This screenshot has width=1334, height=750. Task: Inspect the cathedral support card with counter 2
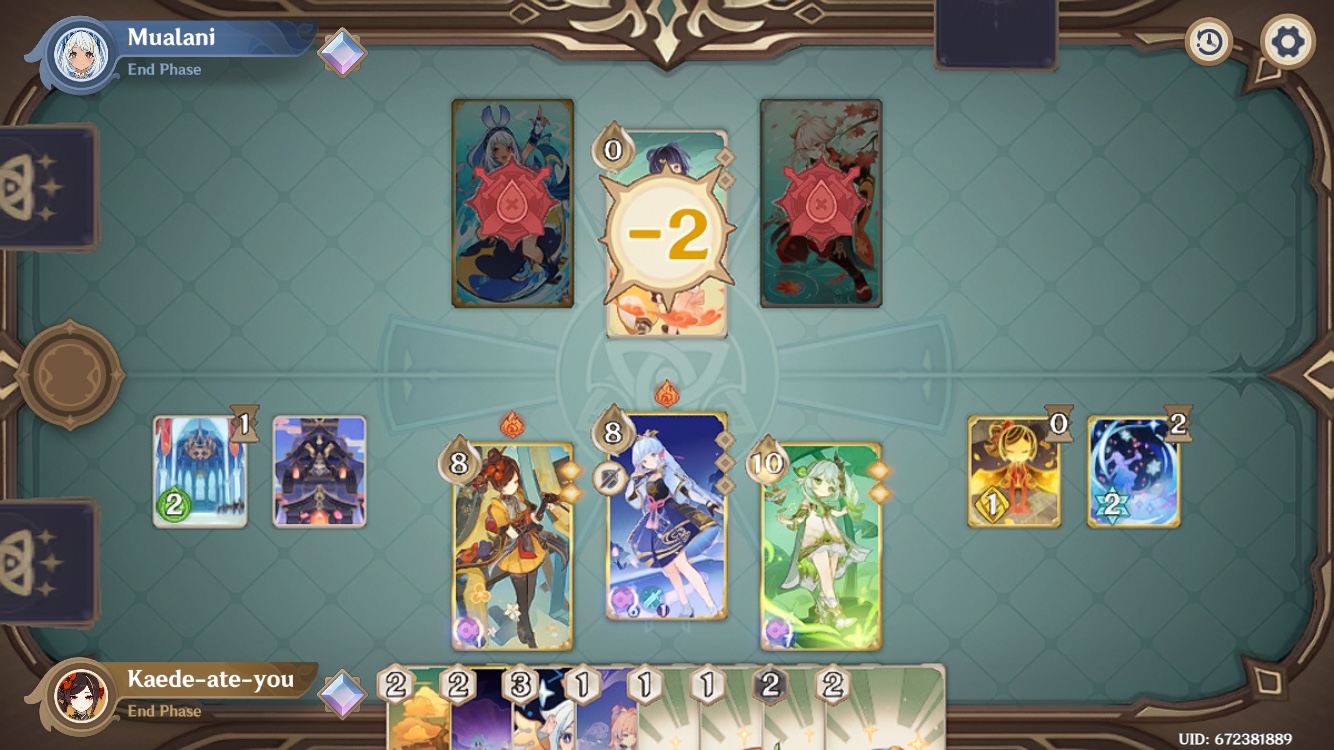[200, 468]
